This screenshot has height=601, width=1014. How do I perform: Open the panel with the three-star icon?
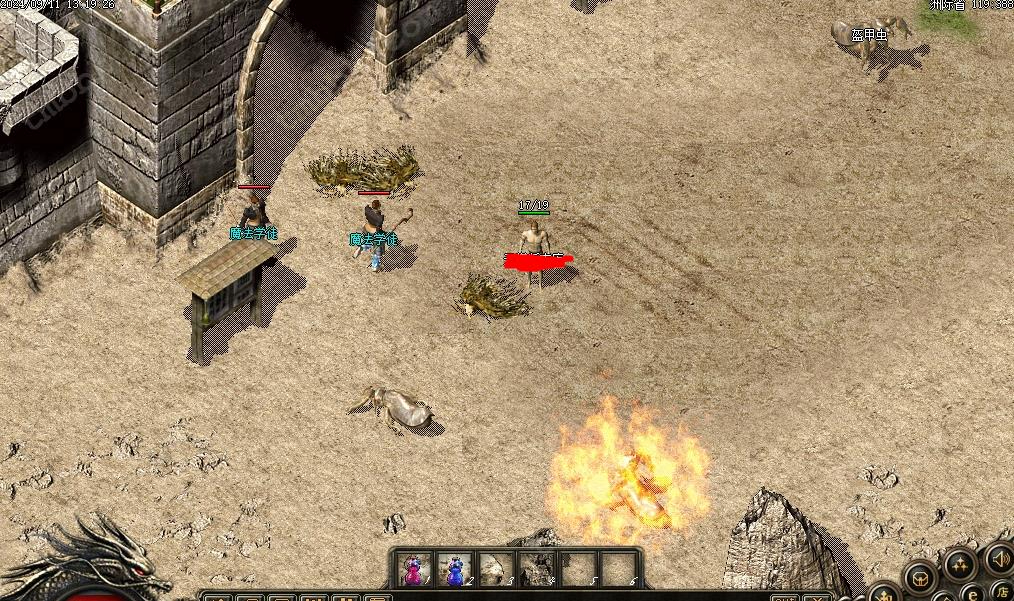pos(959,565)
